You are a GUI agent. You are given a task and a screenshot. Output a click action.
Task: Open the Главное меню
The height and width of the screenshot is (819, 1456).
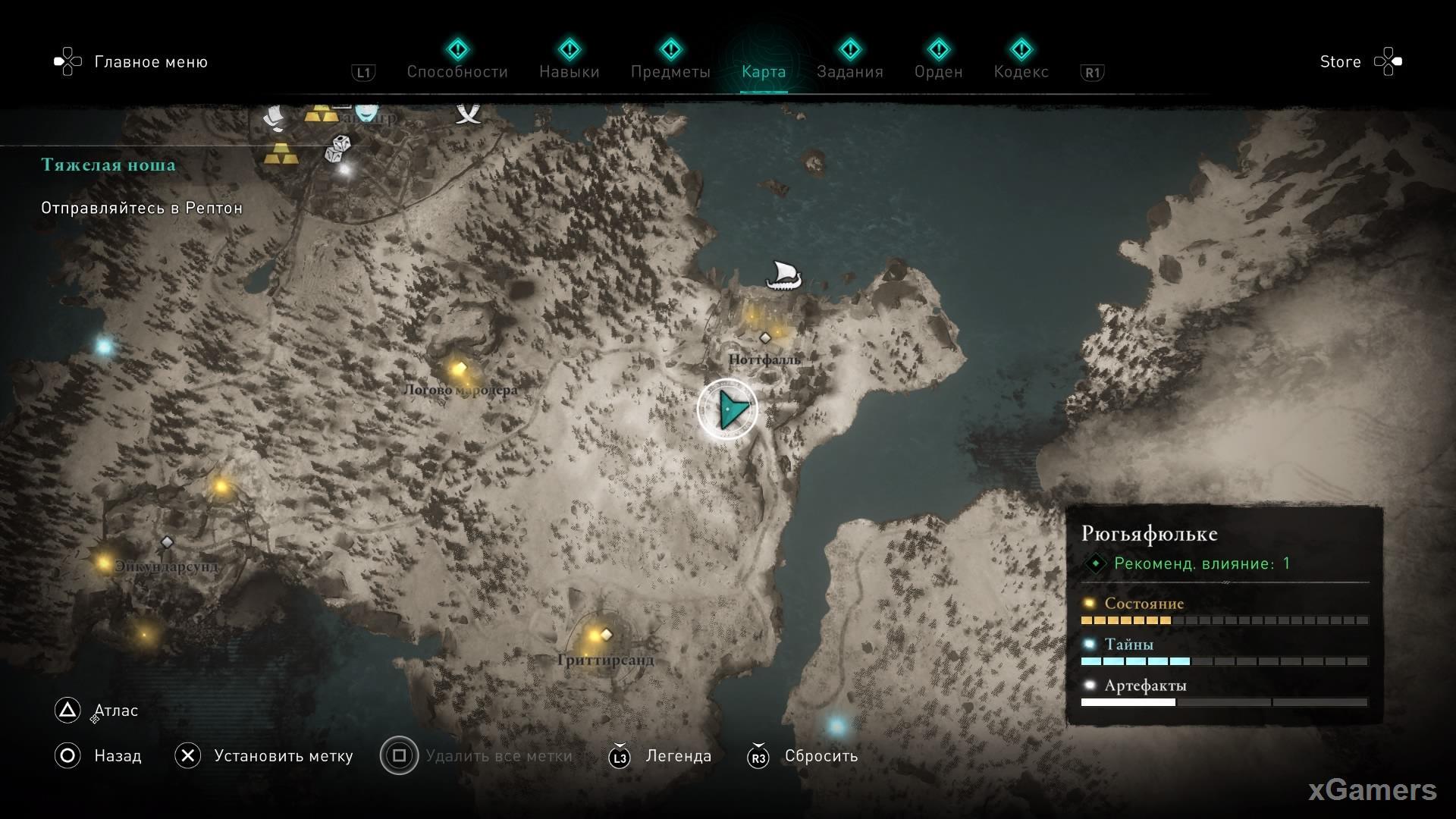point(150,62)
